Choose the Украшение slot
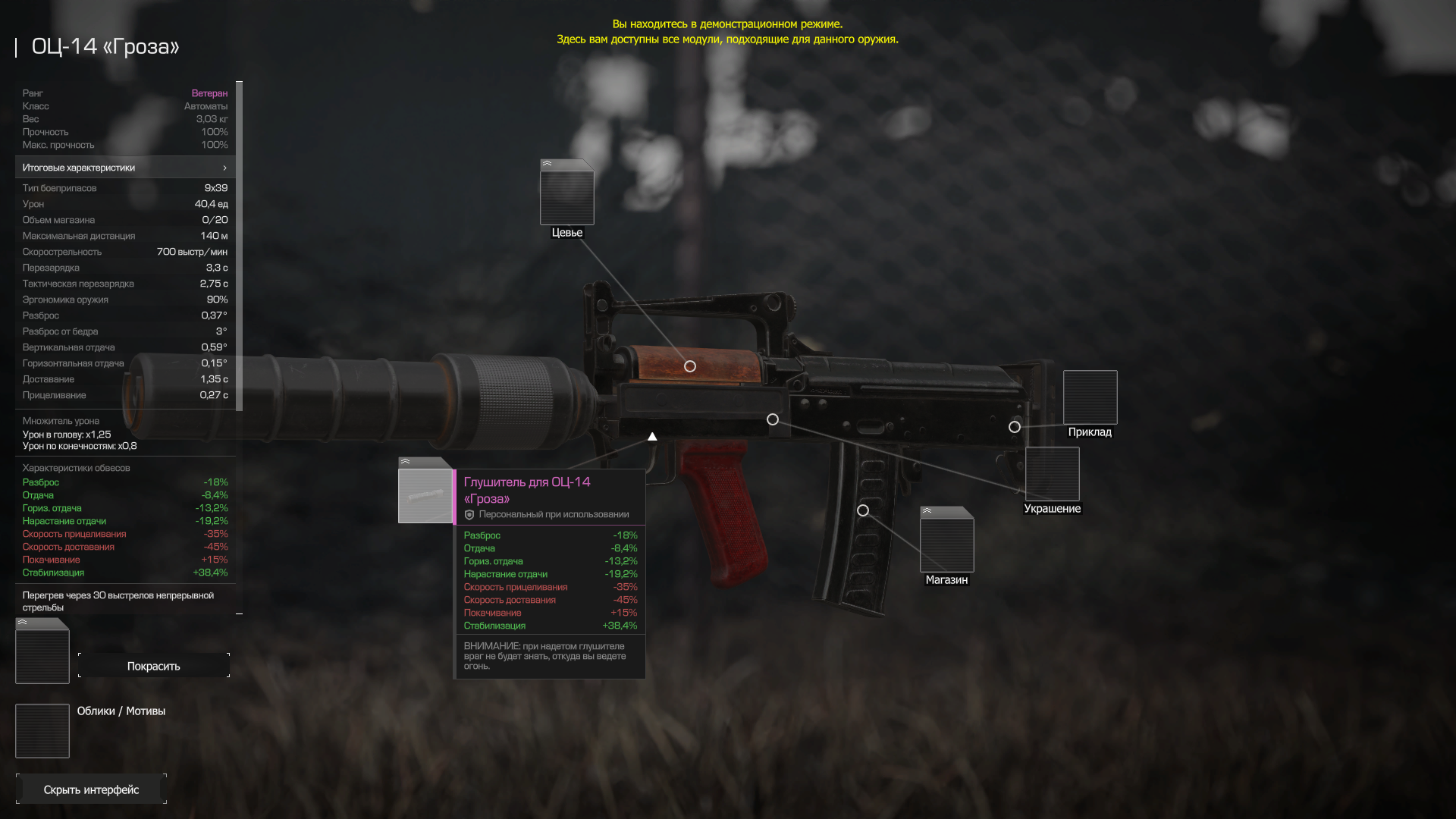1456x819 pixels. pos(1052,474)
